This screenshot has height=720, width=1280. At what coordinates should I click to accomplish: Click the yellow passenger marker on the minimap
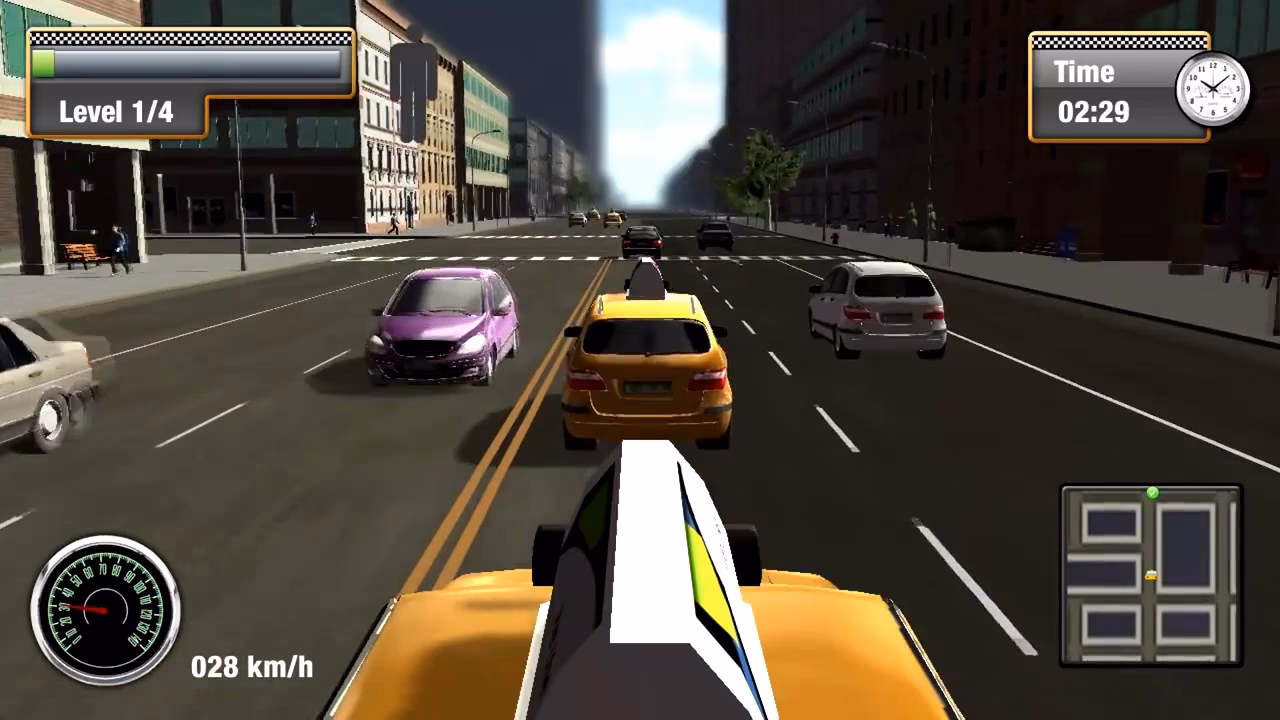(1152, 576)
